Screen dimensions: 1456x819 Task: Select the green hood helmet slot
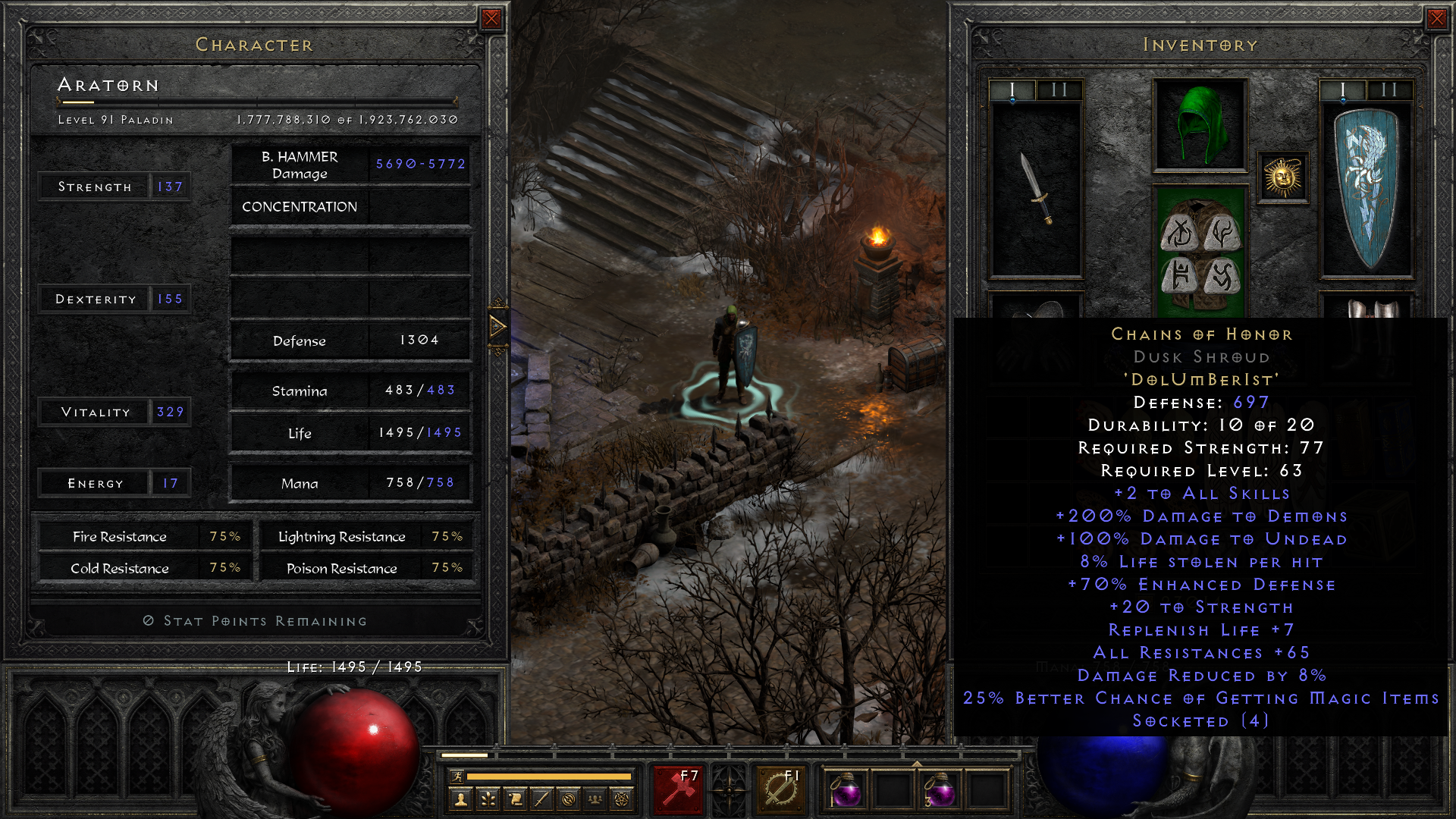click(x=1200, y=125)
